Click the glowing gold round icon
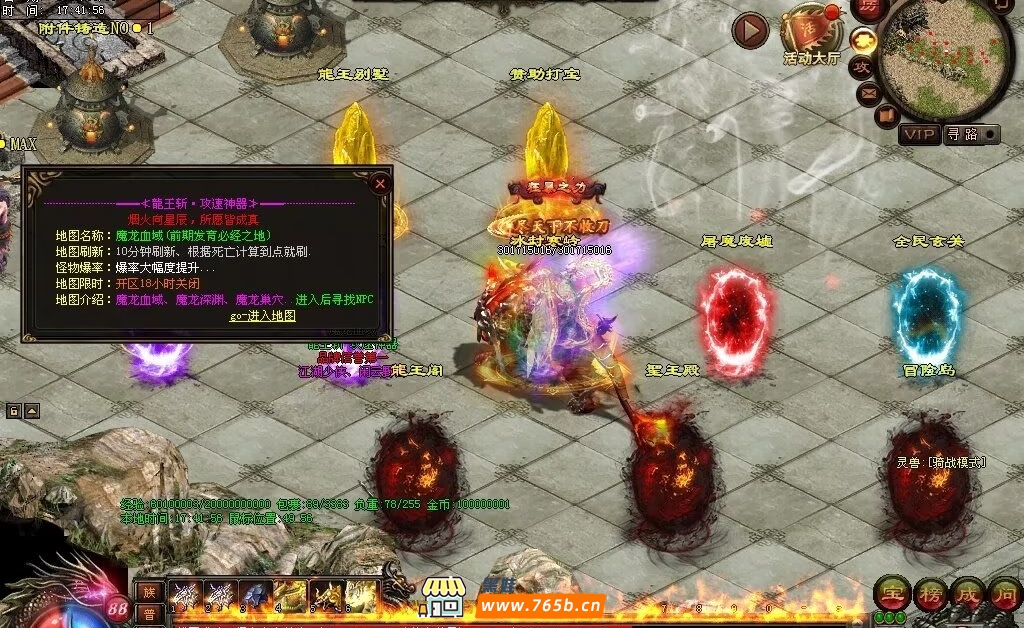This screenshot has height=628, width=1024. pyautogui.click(x=864, y=40)
